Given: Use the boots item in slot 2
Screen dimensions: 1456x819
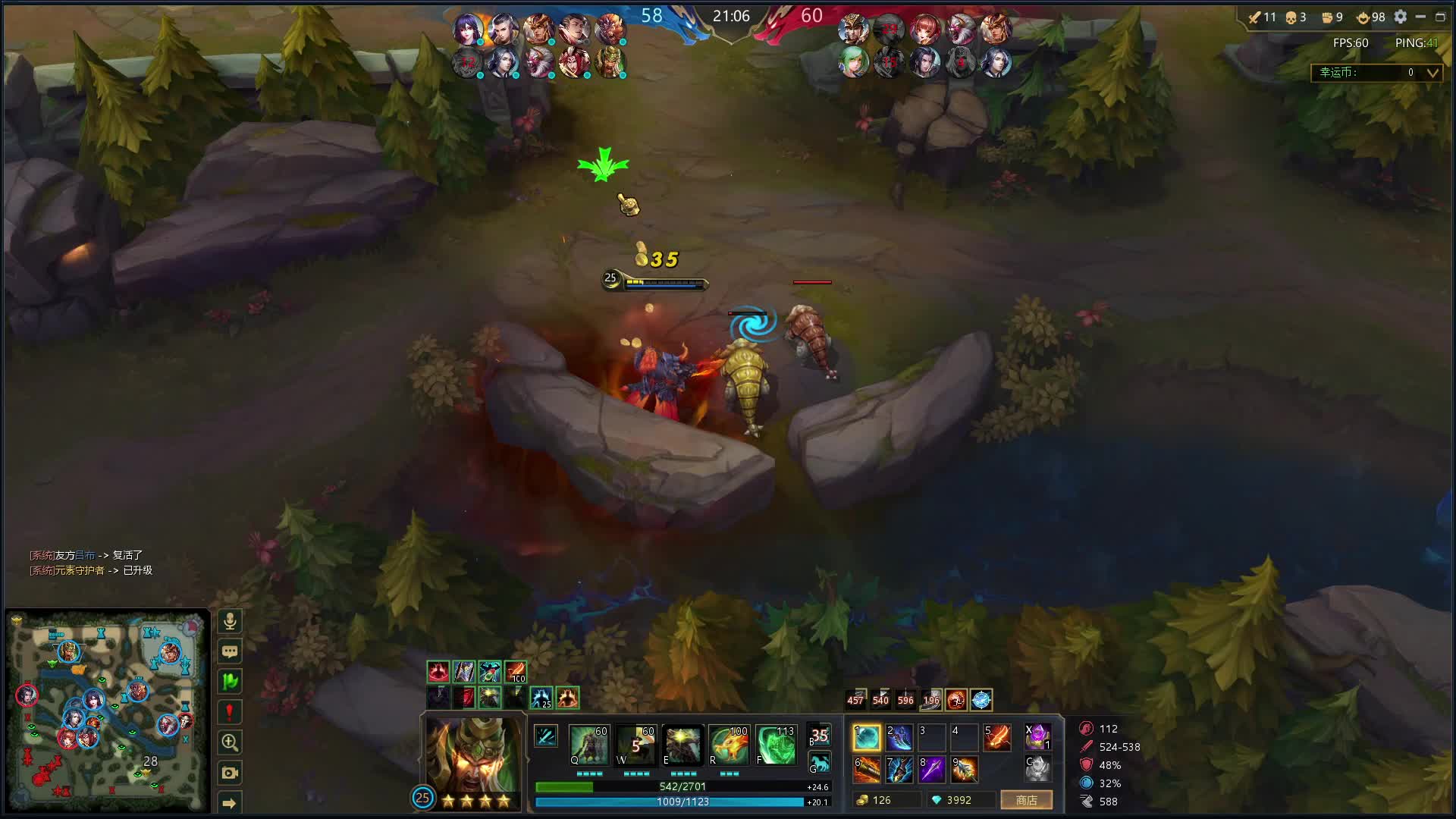Looking at the screenshot, I should point(899,737).
